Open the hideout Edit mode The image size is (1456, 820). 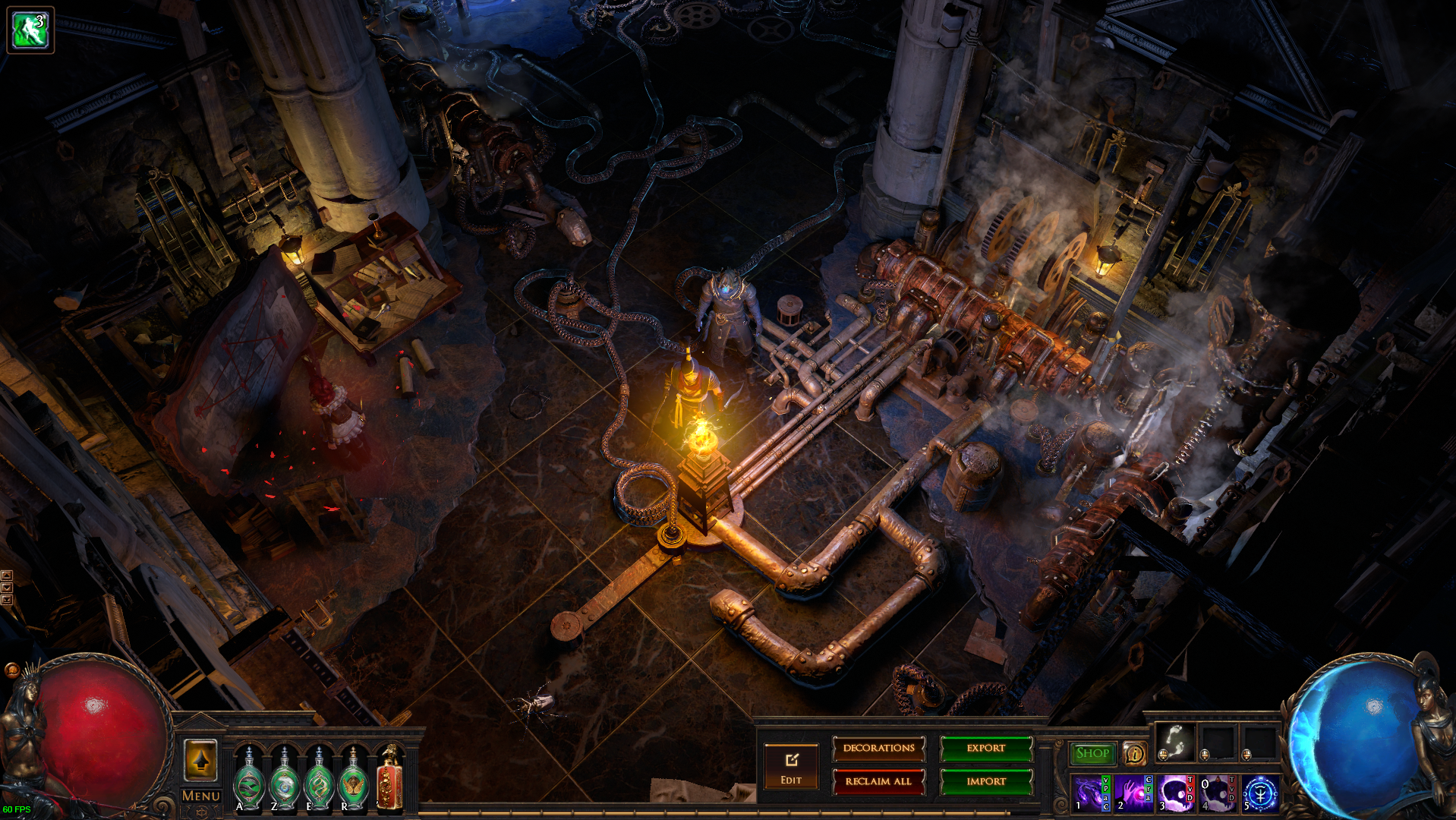791,767
